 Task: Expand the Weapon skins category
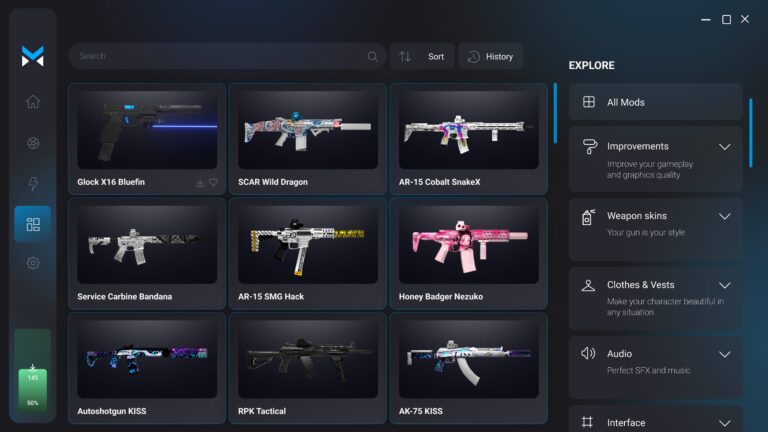[725, 216]
